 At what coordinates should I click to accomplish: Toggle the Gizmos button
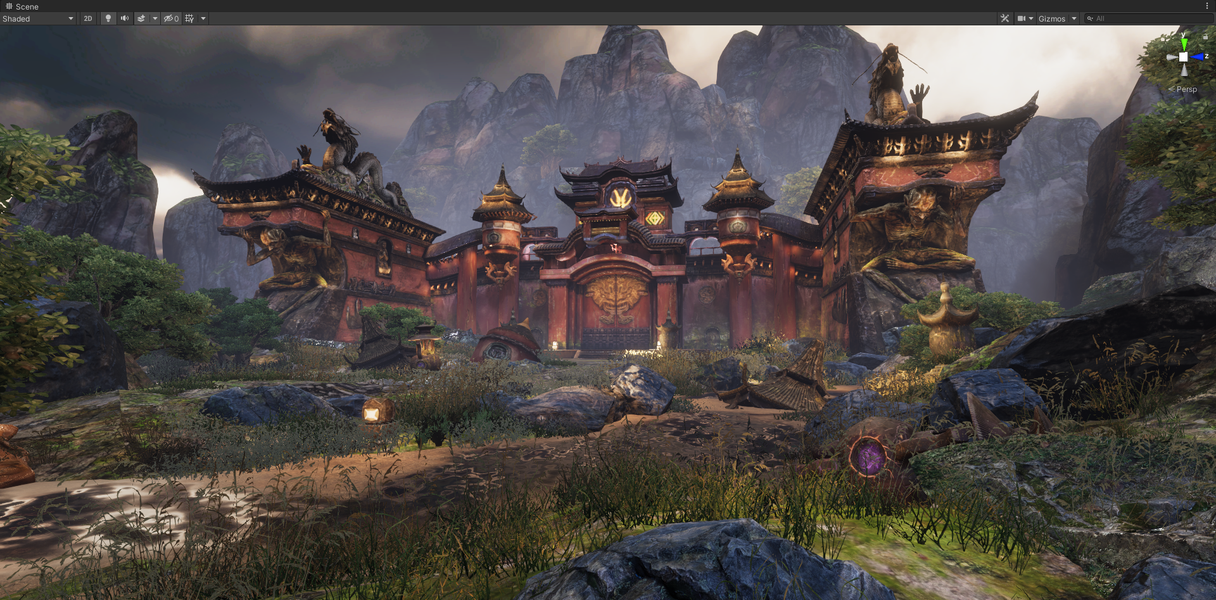[1052, 19]
